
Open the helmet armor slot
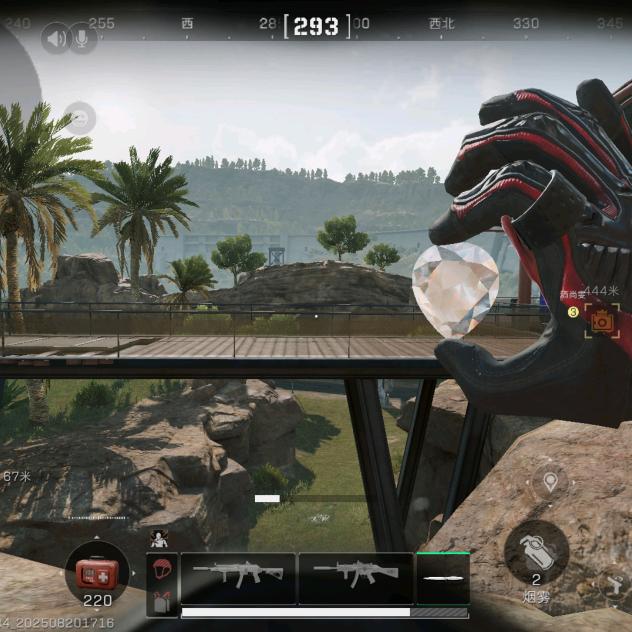click(161, 570)
